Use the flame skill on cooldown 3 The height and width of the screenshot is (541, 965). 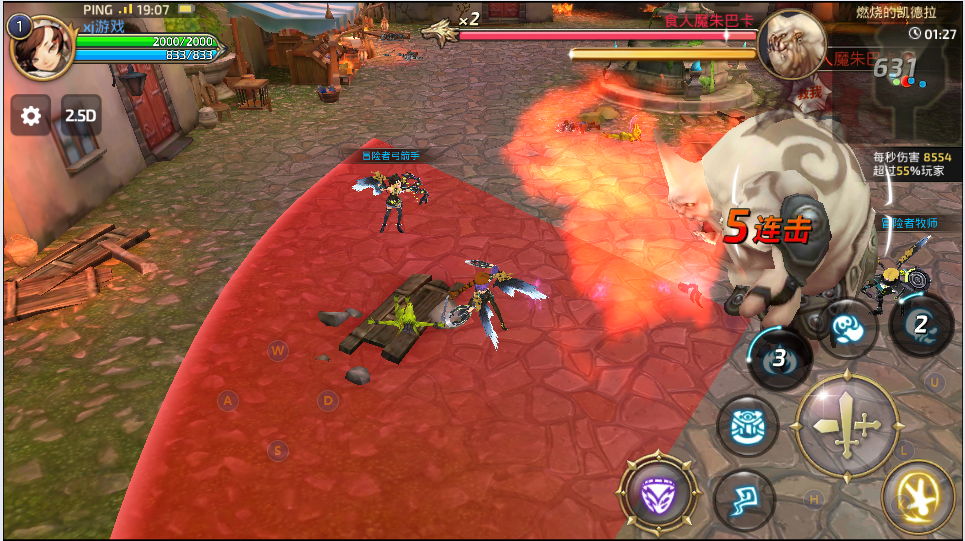[x=780, y=358]
